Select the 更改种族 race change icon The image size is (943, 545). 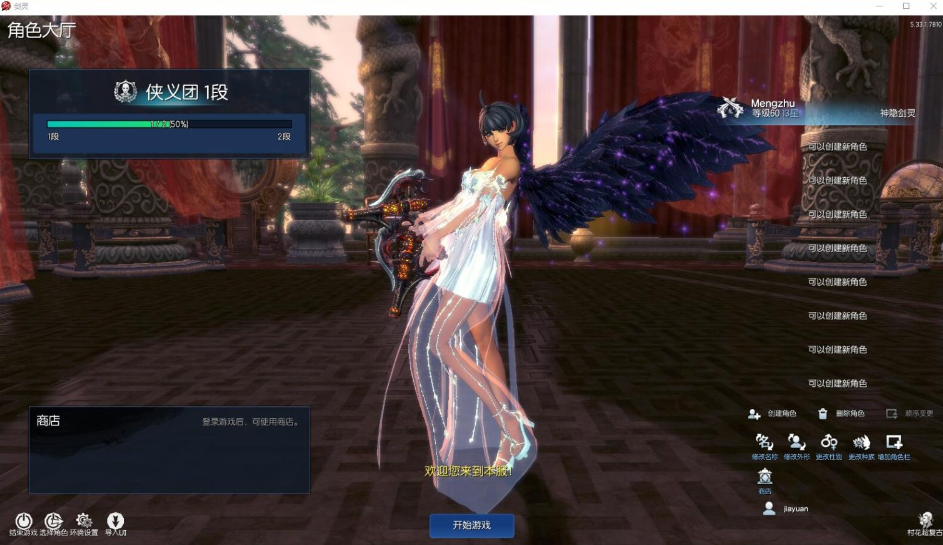[x=861, y=442]
